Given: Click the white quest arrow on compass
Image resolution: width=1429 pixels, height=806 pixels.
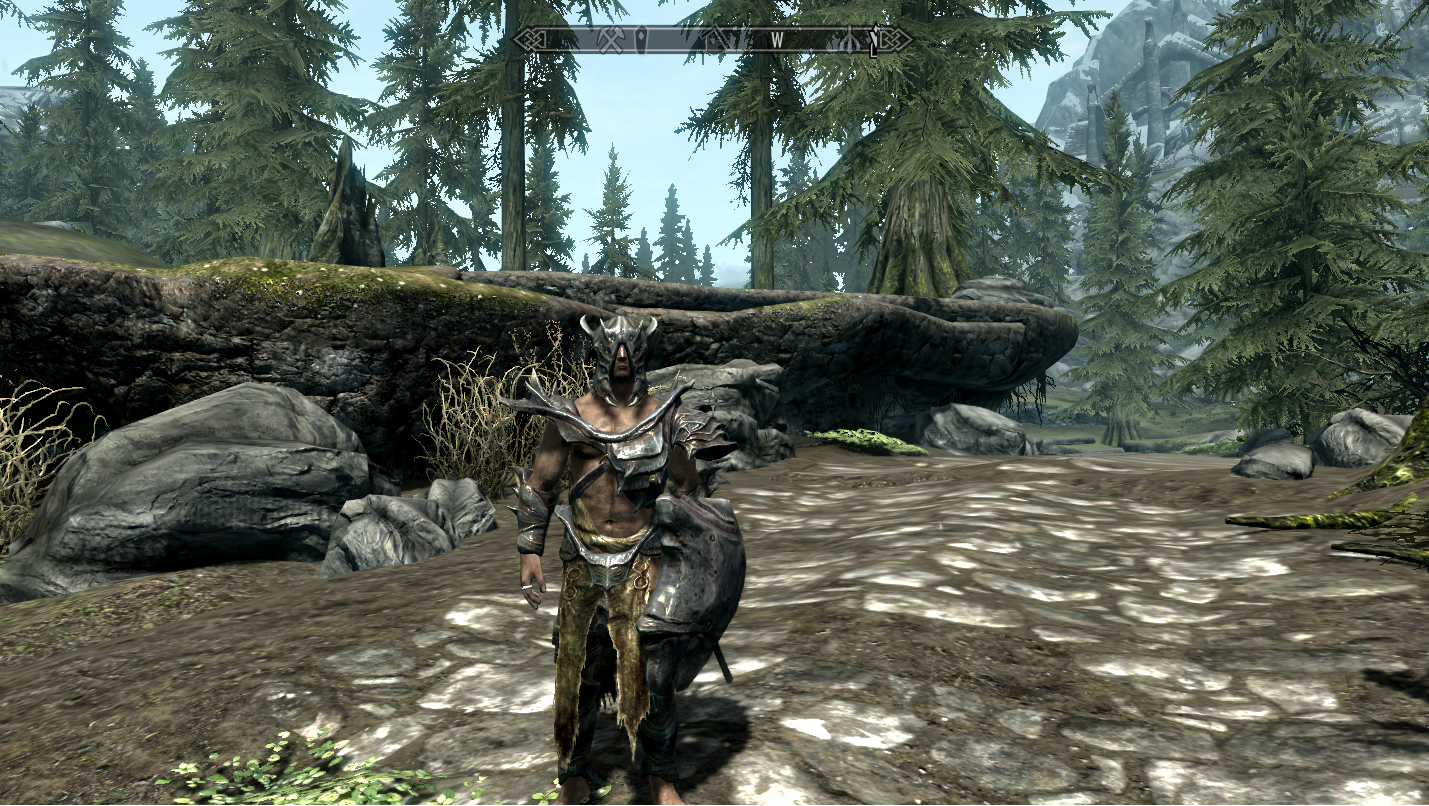Looking at the screenshot, I should tap(873, 40).
